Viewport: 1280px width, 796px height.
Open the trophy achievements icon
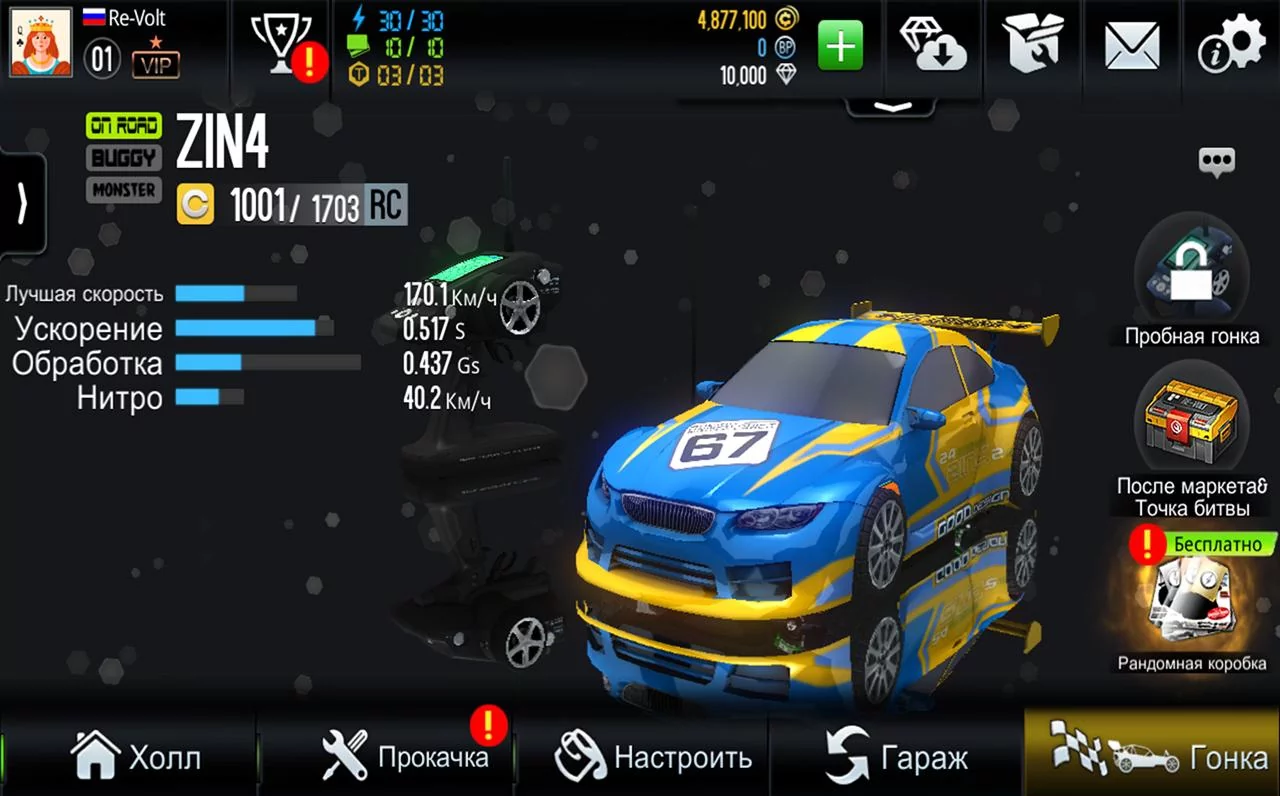click(282, 44)
